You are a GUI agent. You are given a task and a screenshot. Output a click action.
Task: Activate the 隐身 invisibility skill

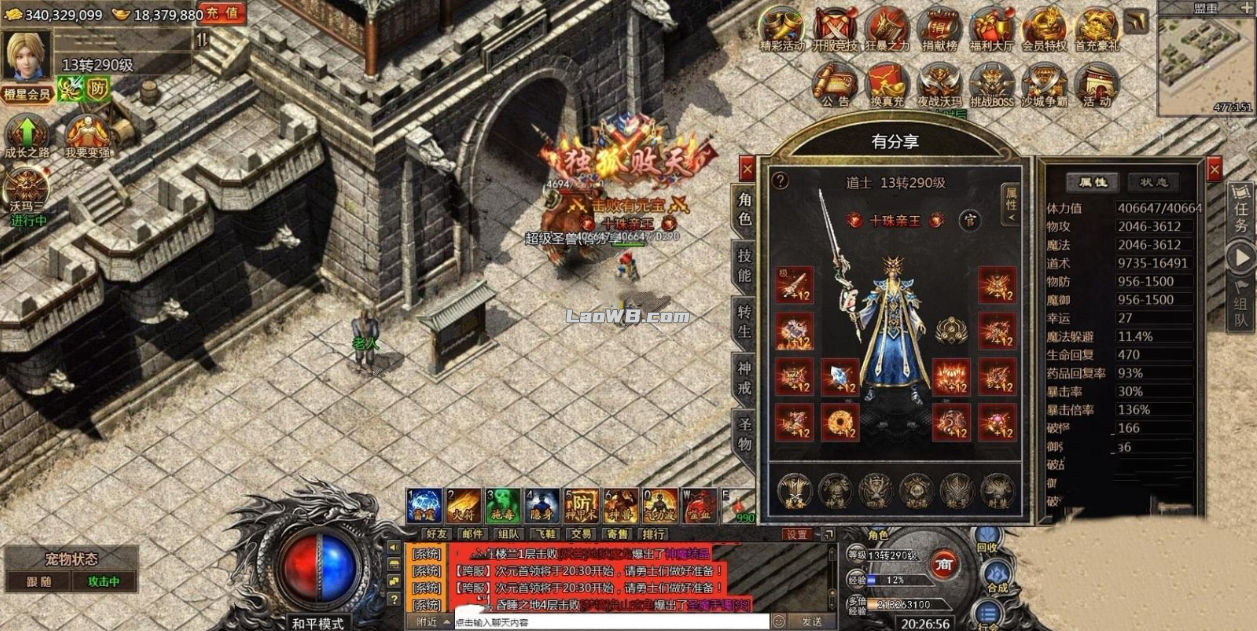(542, 506)
